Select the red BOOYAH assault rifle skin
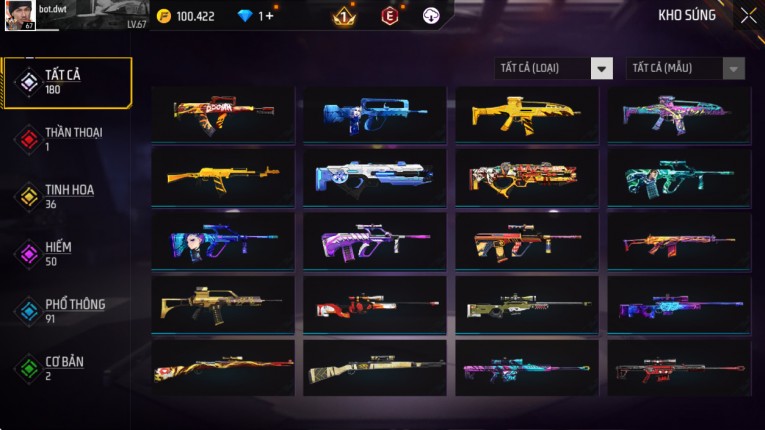 223,113
